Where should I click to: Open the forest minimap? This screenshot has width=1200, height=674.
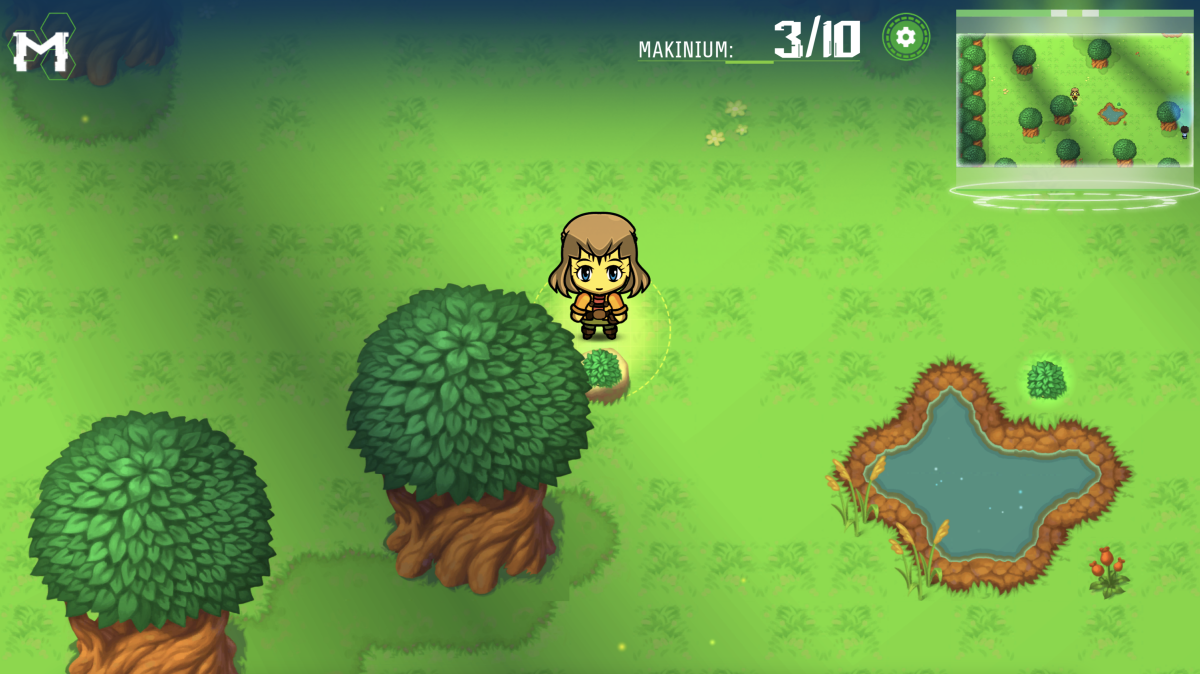(1074, 98)
